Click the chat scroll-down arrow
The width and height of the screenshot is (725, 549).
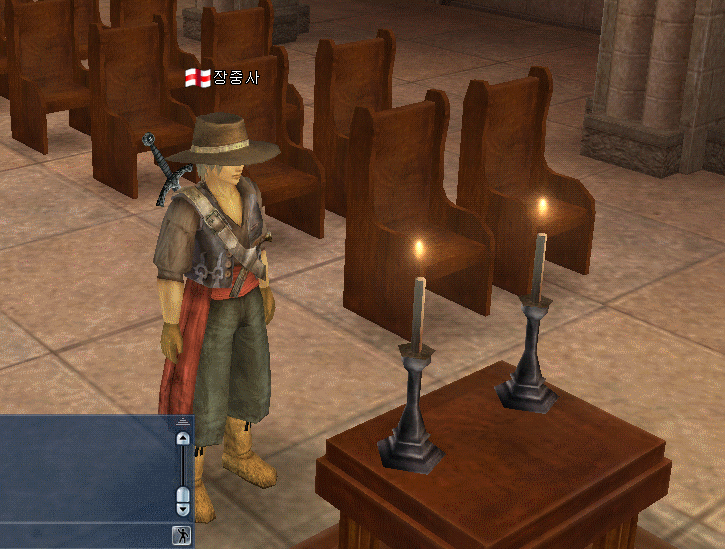tap(182, 508)
